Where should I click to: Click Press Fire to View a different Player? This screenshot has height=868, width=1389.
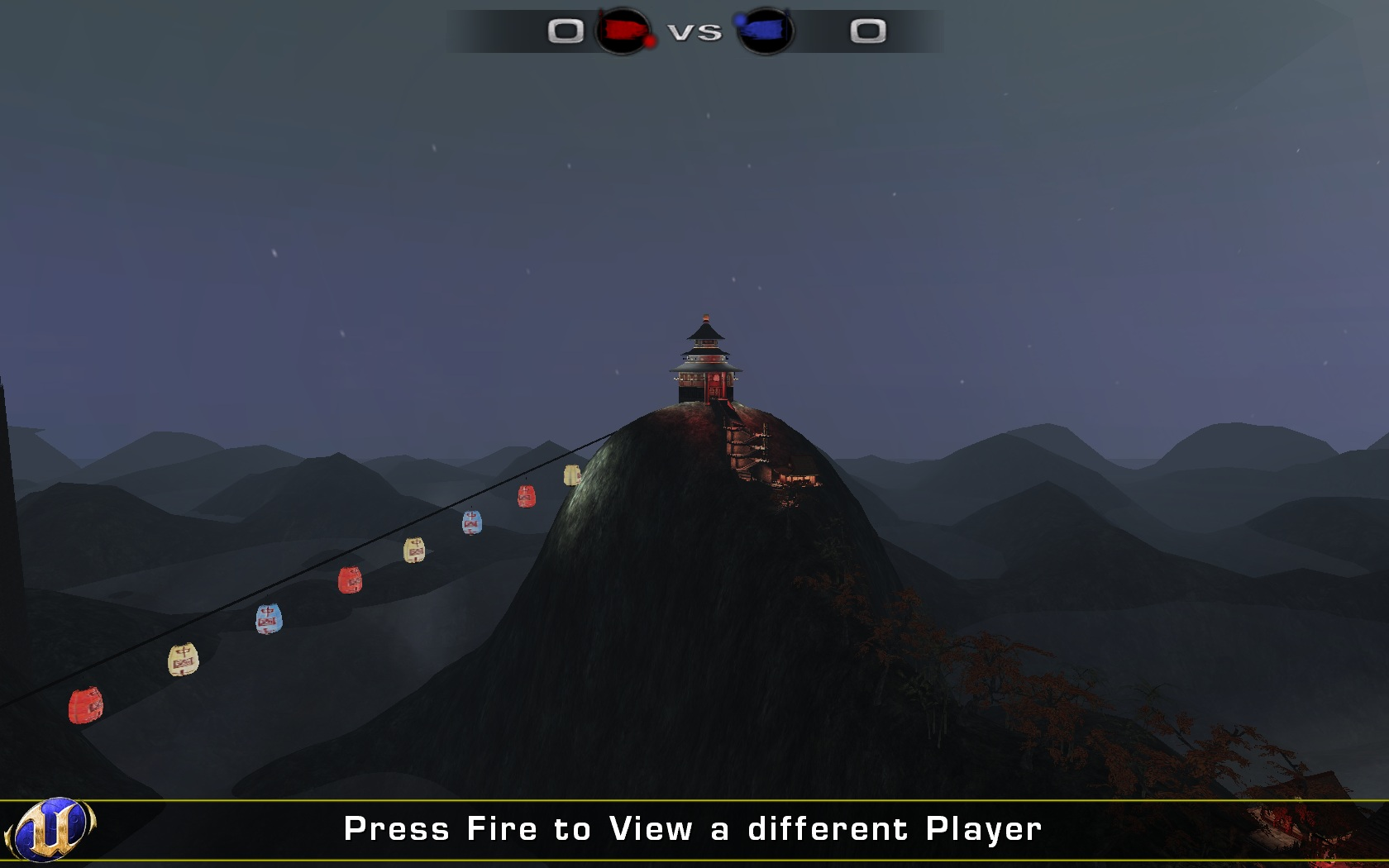(x=694, y=827)
